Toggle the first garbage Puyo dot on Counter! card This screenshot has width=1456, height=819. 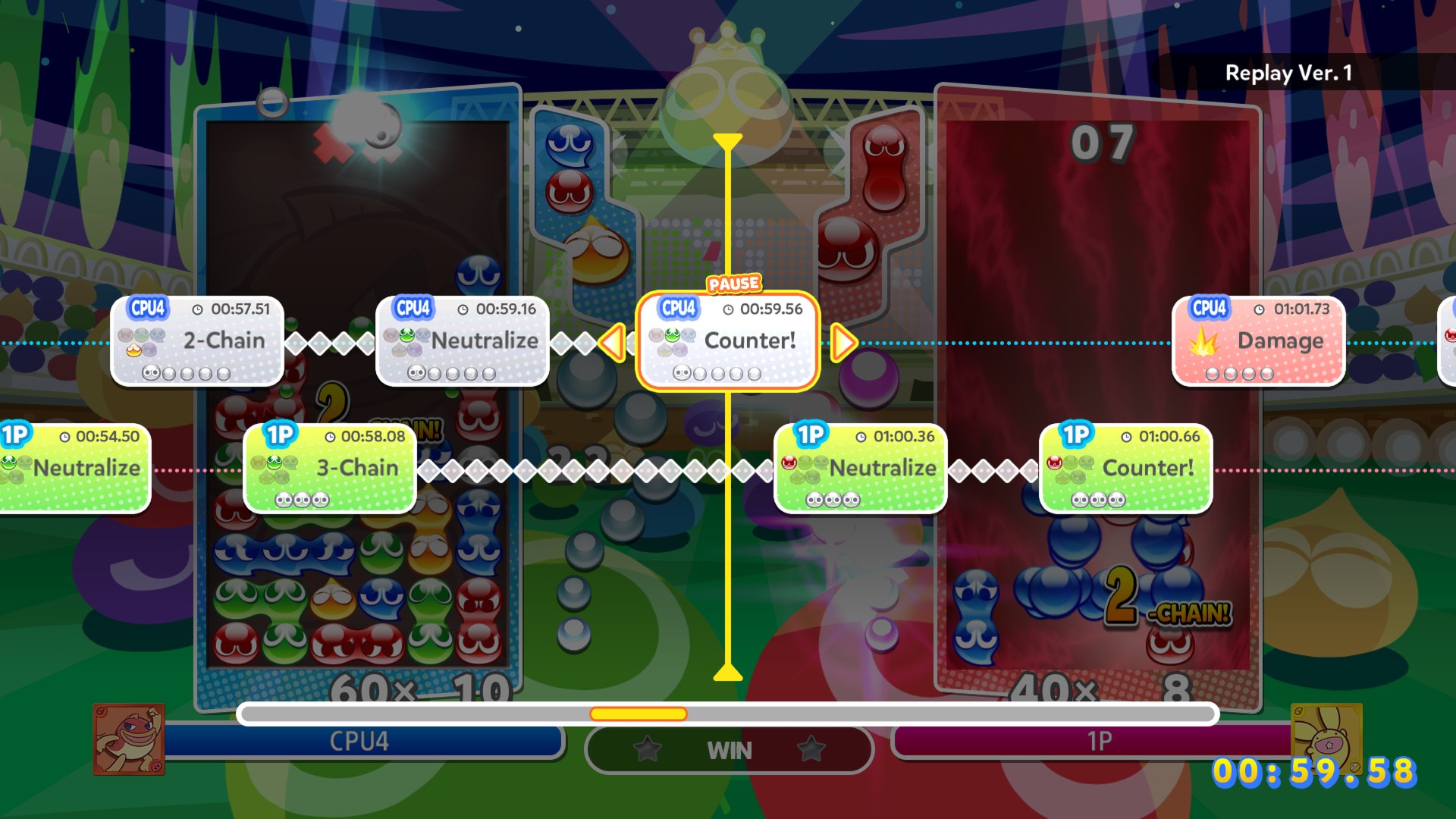[x=682, y=372]
